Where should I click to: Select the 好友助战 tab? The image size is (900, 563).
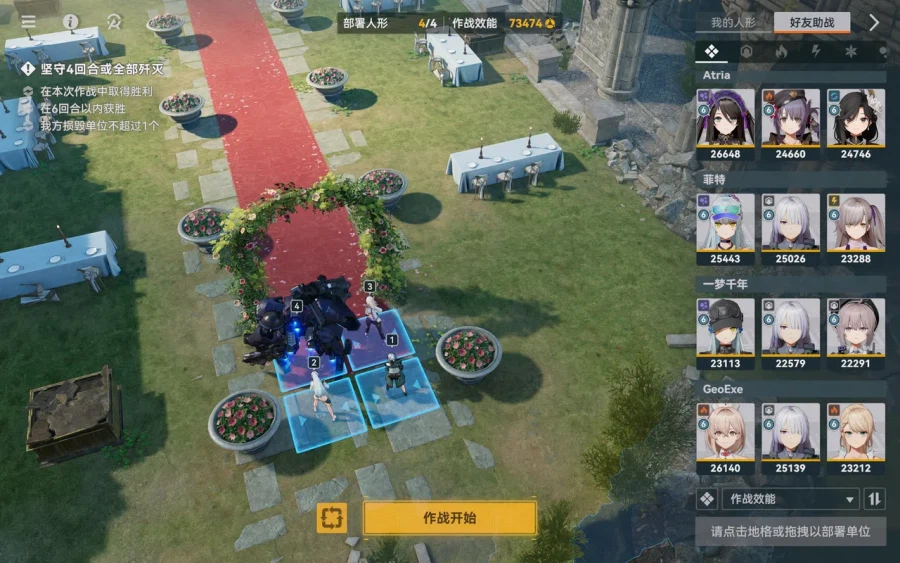(811, 22)
